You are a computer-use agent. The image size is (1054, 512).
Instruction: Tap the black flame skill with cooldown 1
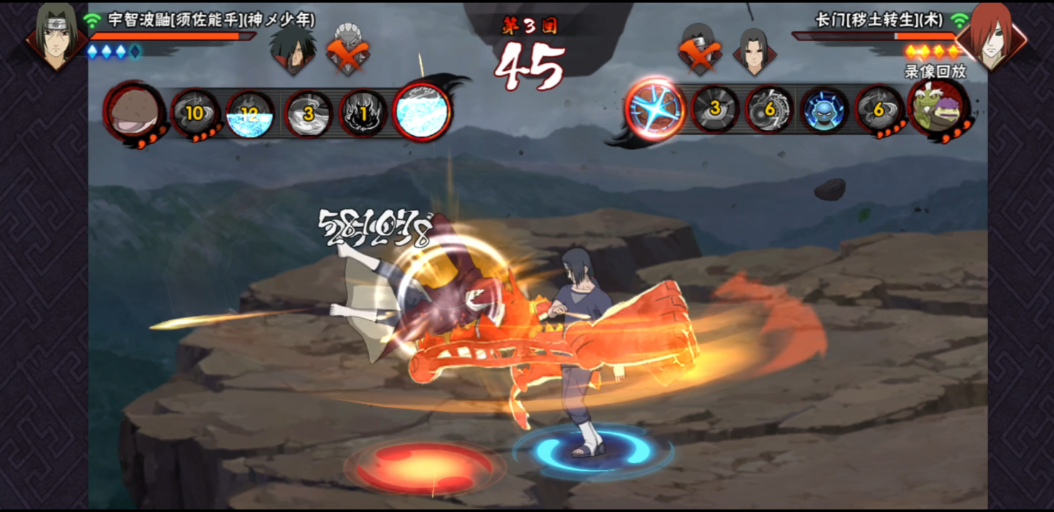(364, 112)
